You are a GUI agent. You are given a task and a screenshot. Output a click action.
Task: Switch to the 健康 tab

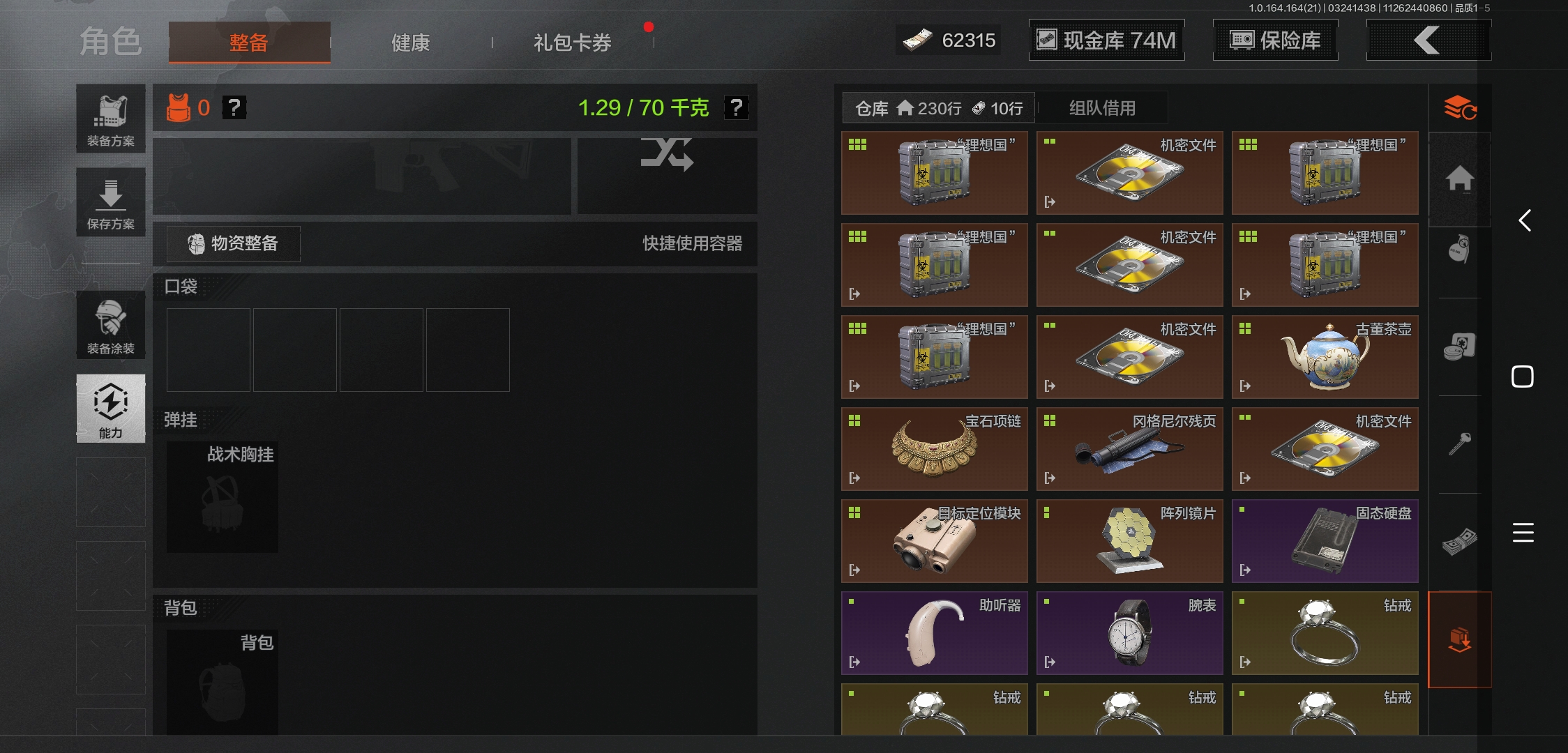(x=409, y=42)
